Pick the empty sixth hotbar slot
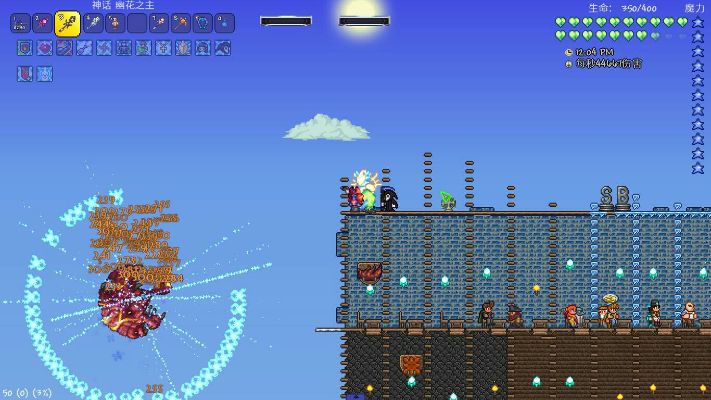The height and width of the screenshot is (400, 711). pos(137,23)
